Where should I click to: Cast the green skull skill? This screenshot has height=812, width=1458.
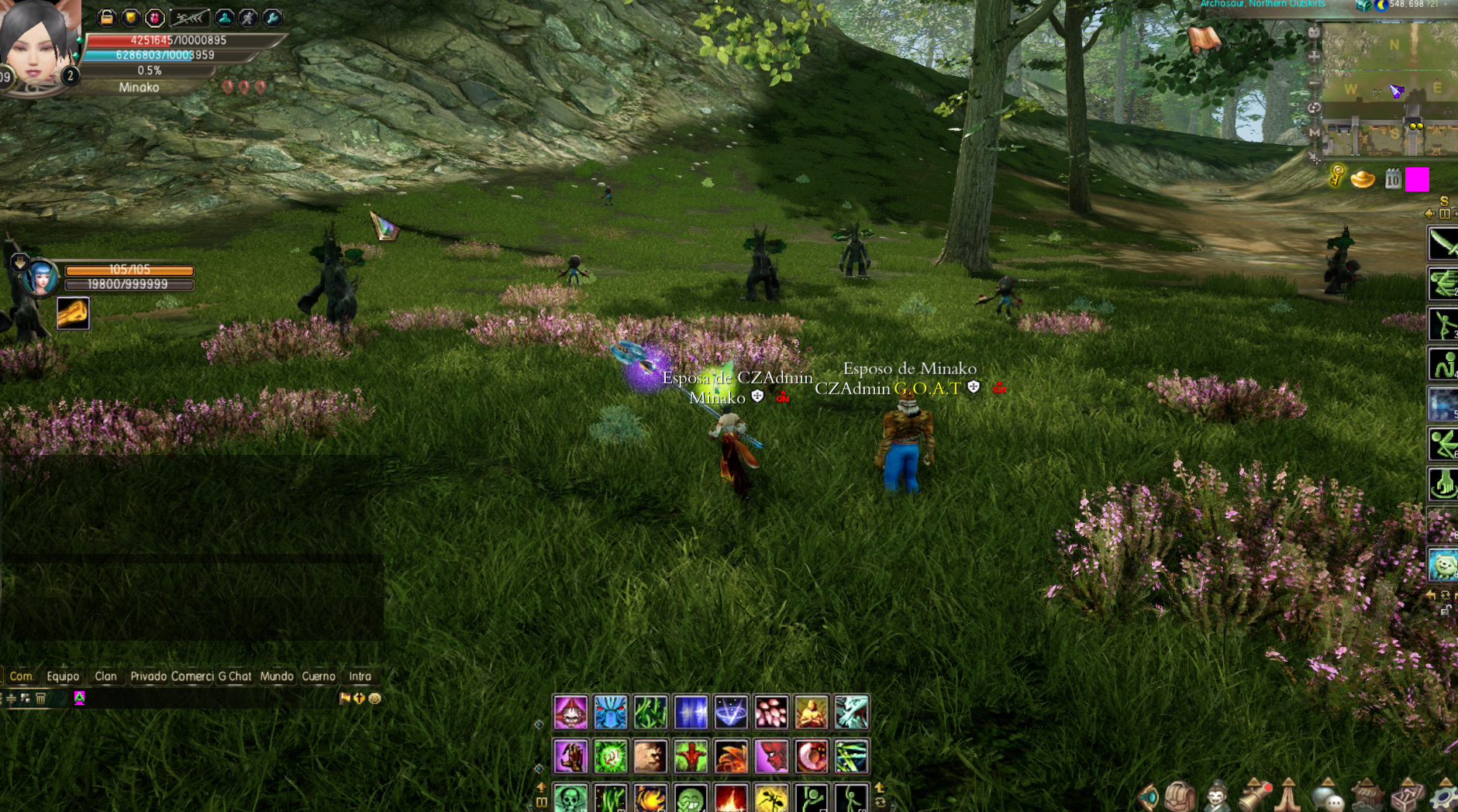point(570,799)
